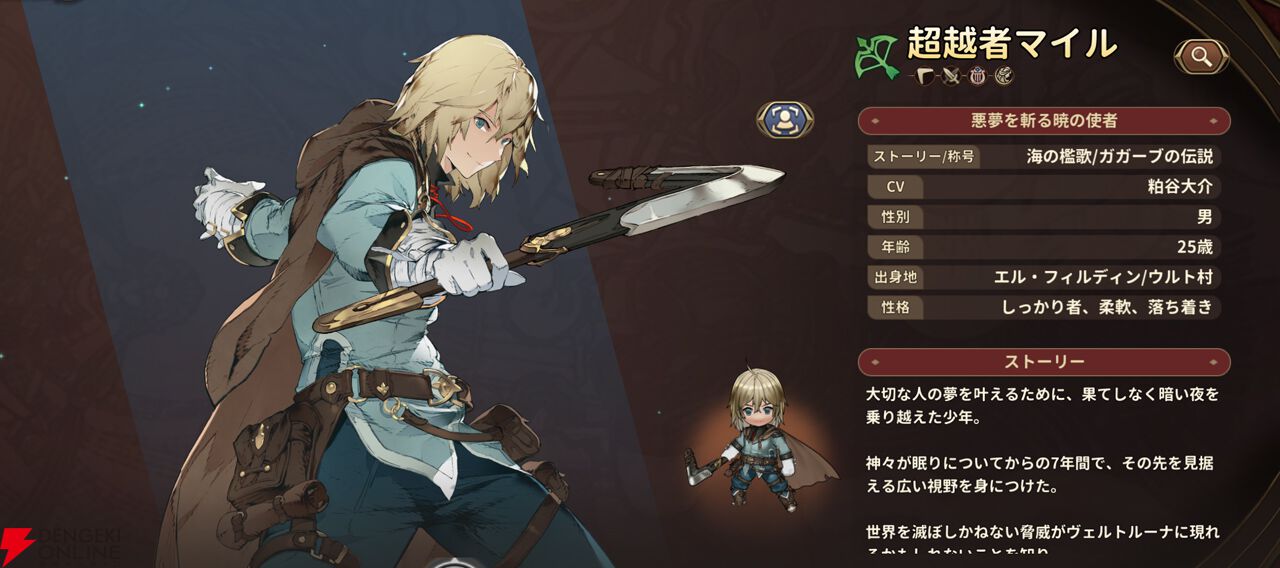
Task: Select the crossed swords trait icon
Action: pos(951,76)
